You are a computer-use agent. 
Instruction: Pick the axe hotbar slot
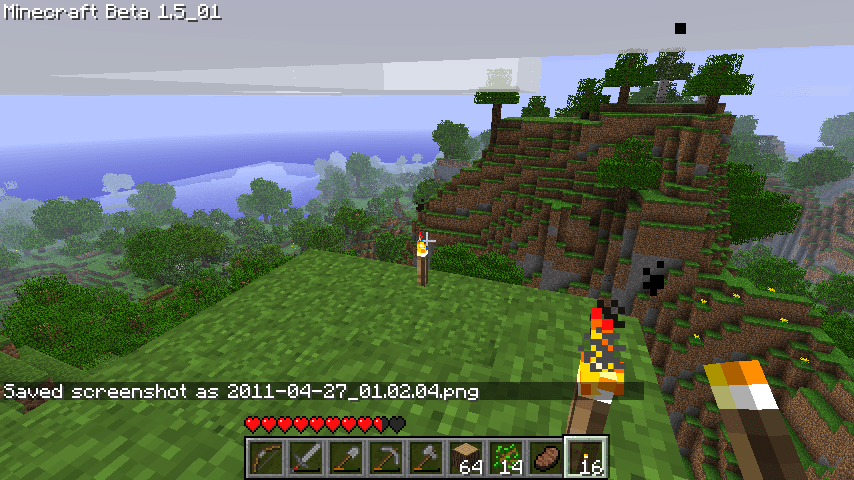[x=425, y=458]
